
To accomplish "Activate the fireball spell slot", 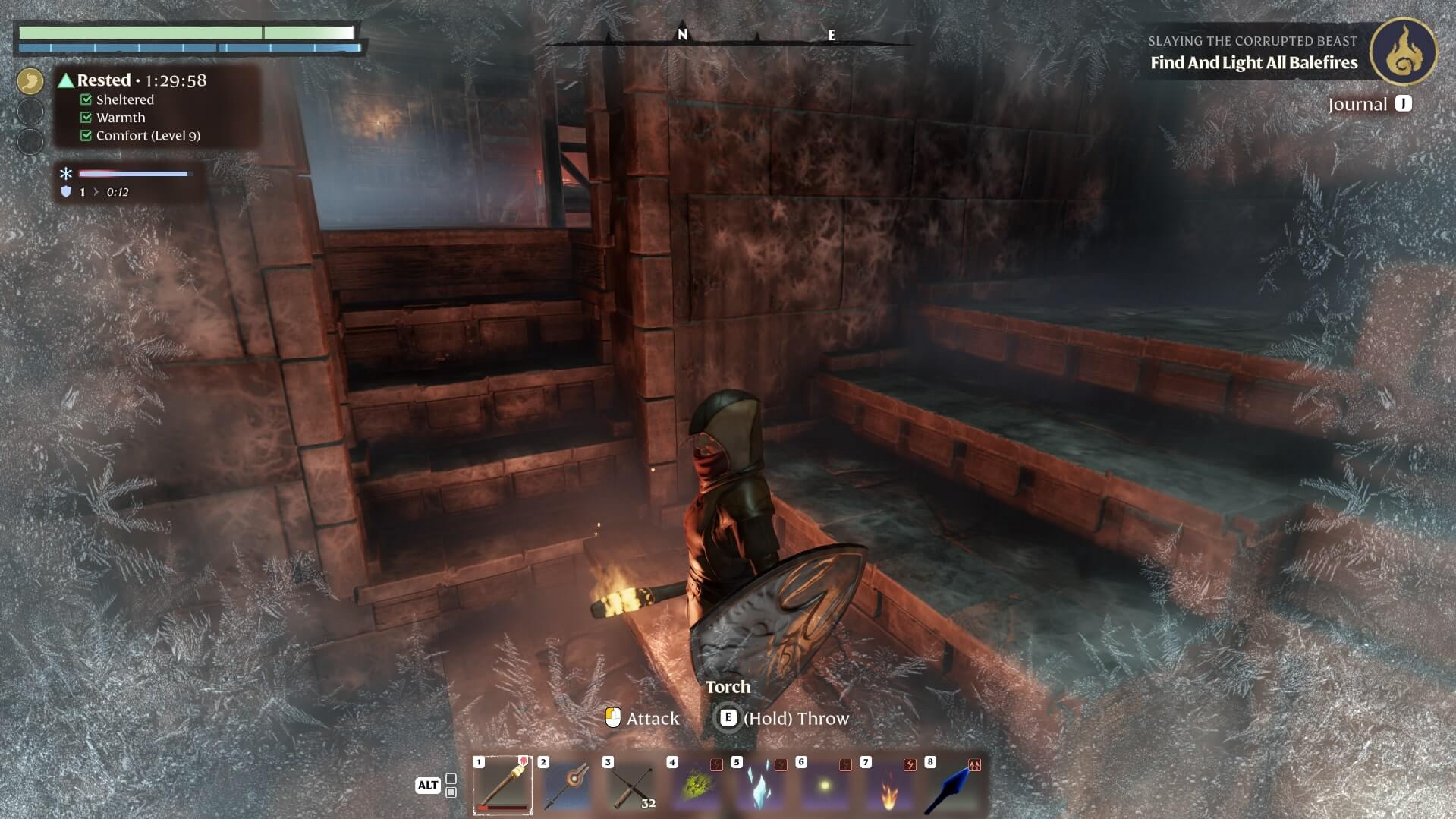I will tap(889, 785).
